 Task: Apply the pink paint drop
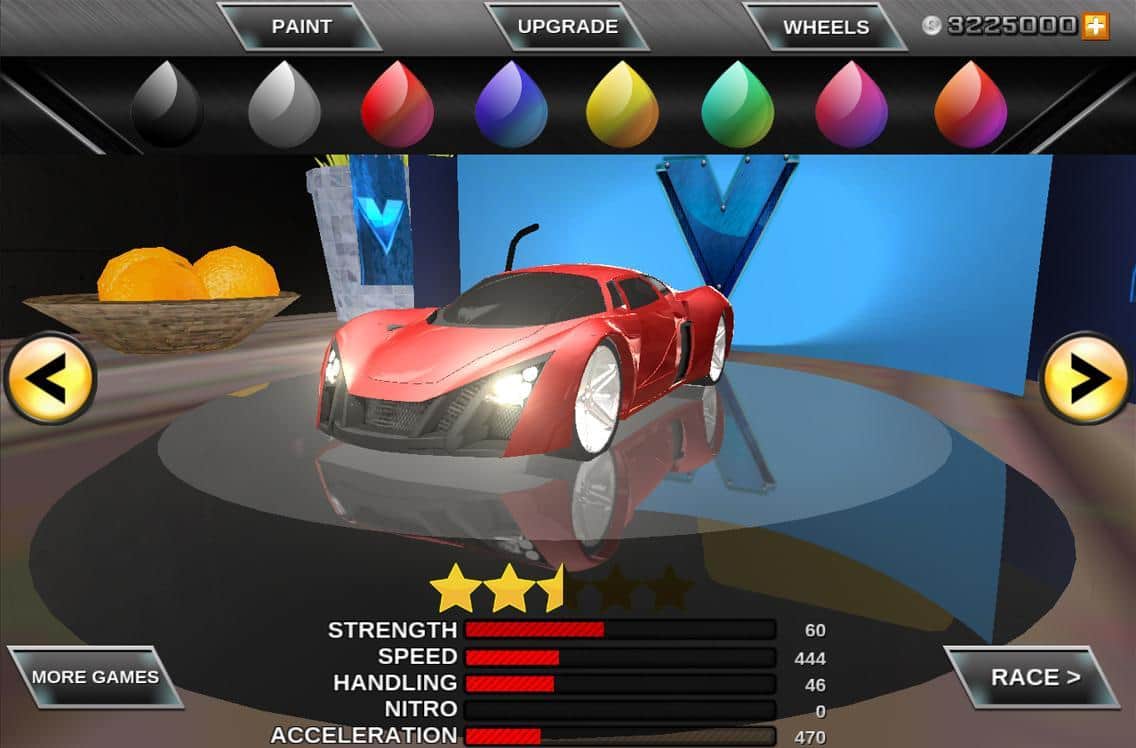[852, 105]
